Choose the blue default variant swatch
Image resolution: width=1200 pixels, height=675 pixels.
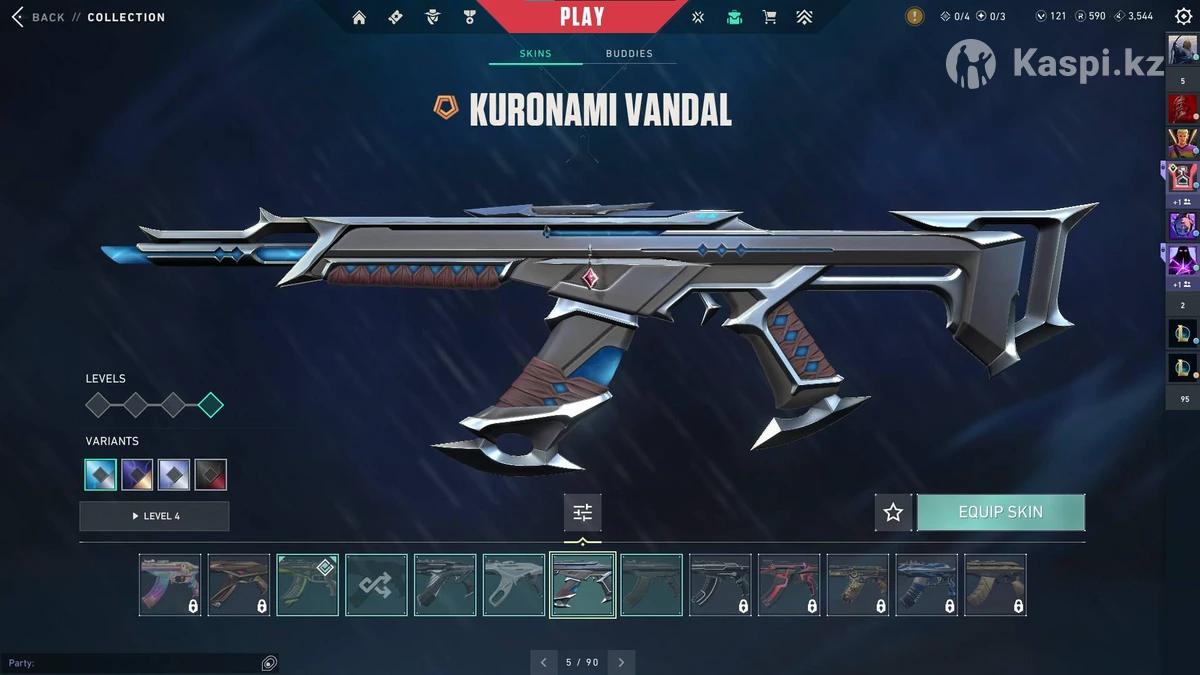point(101,475)
